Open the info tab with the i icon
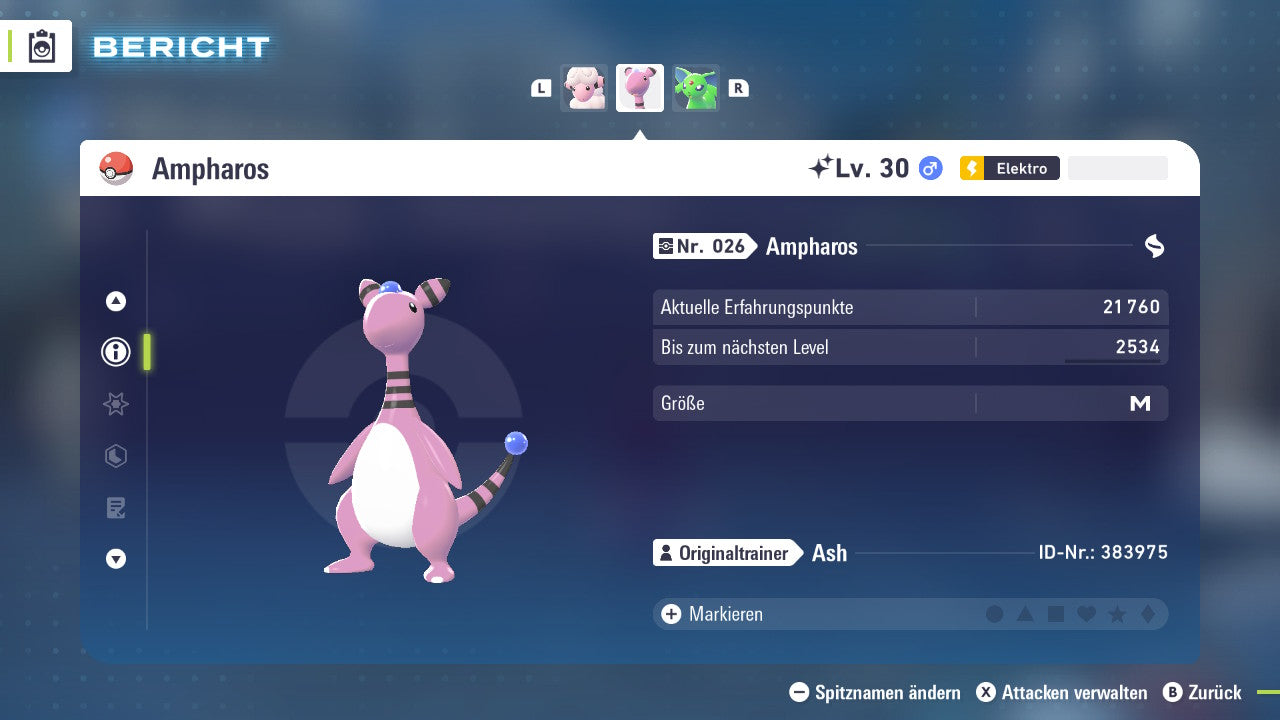The height and width of the screenshot is (720, 1280). (116, 352)
